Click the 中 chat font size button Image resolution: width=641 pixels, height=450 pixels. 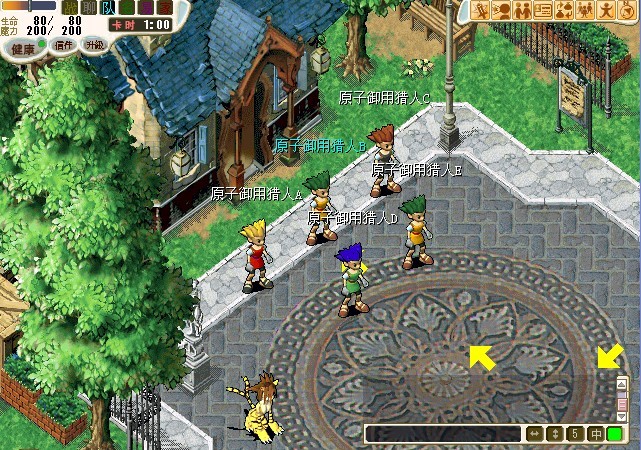click(595, 434)
